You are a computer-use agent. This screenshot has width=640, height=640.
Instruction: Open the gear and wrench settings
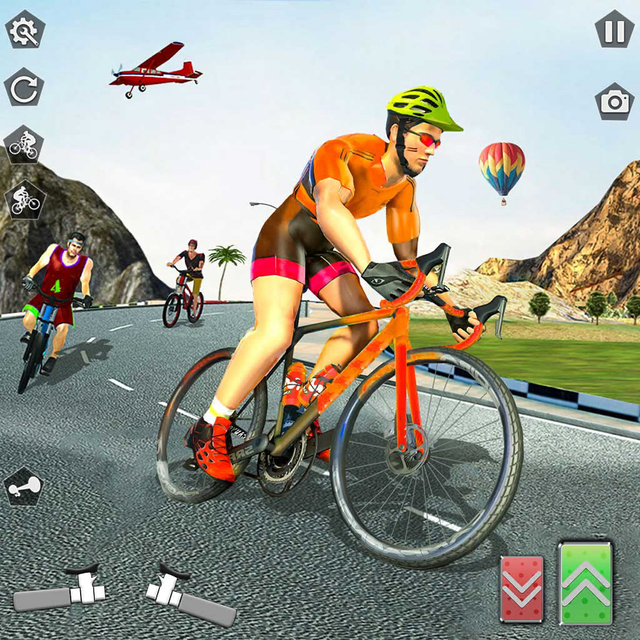tap(24, 30)
